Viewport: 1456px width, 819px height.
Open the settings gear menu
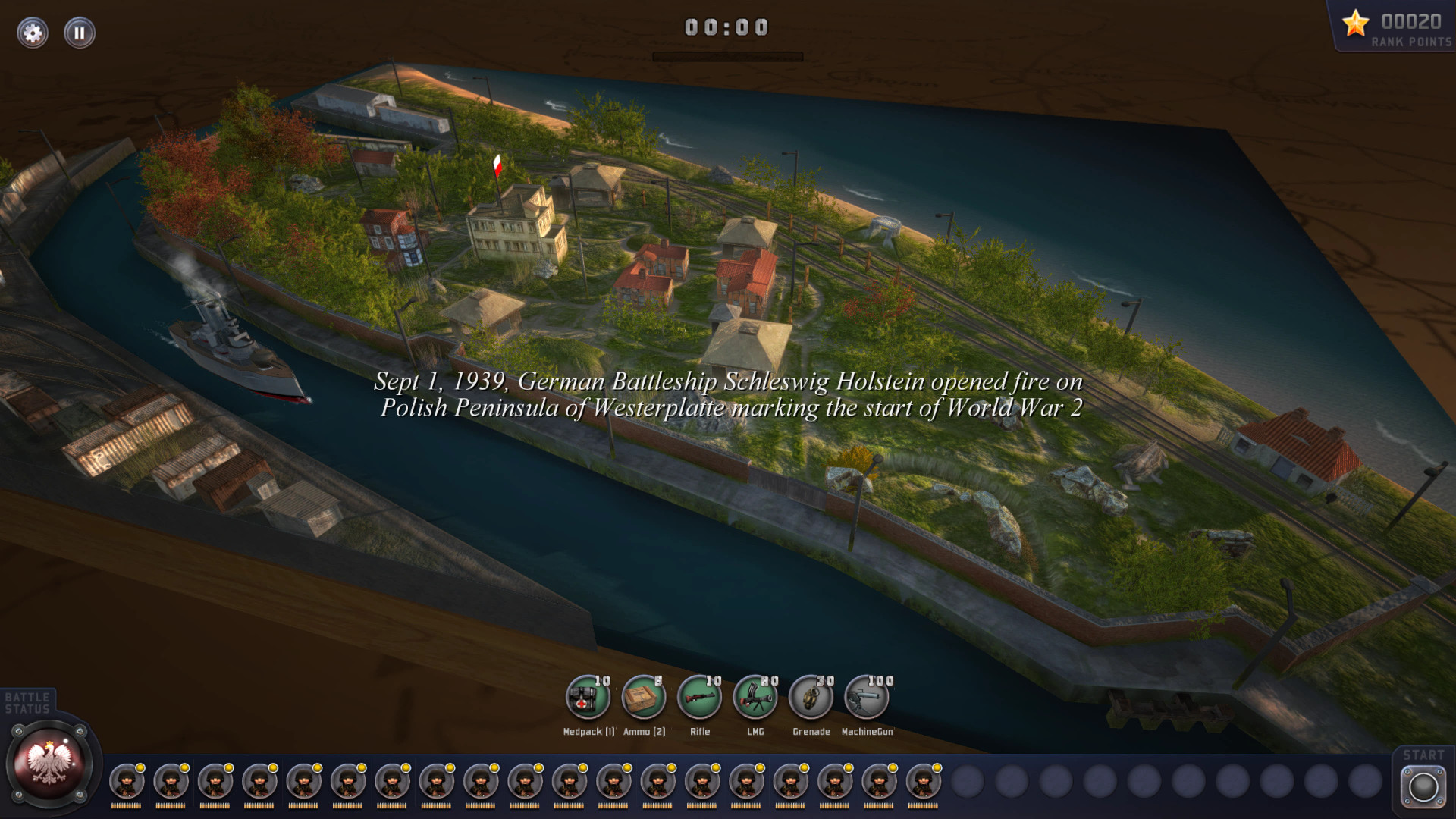(x=32, y=33)
